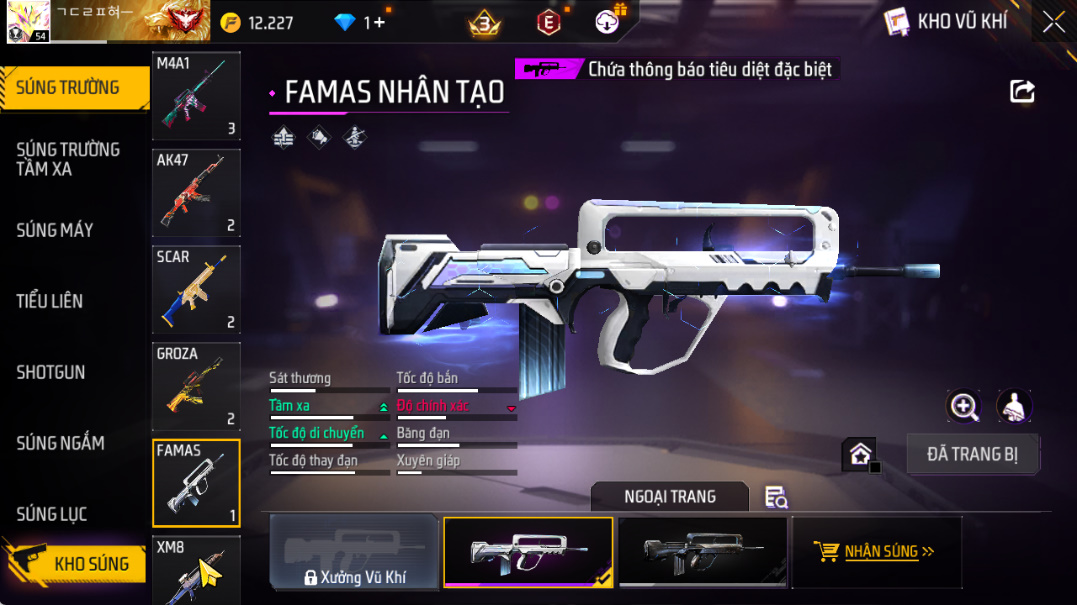Click the Đã Trang Bị button
Screen dimensions: 1077x605
[x=972, y=454]
